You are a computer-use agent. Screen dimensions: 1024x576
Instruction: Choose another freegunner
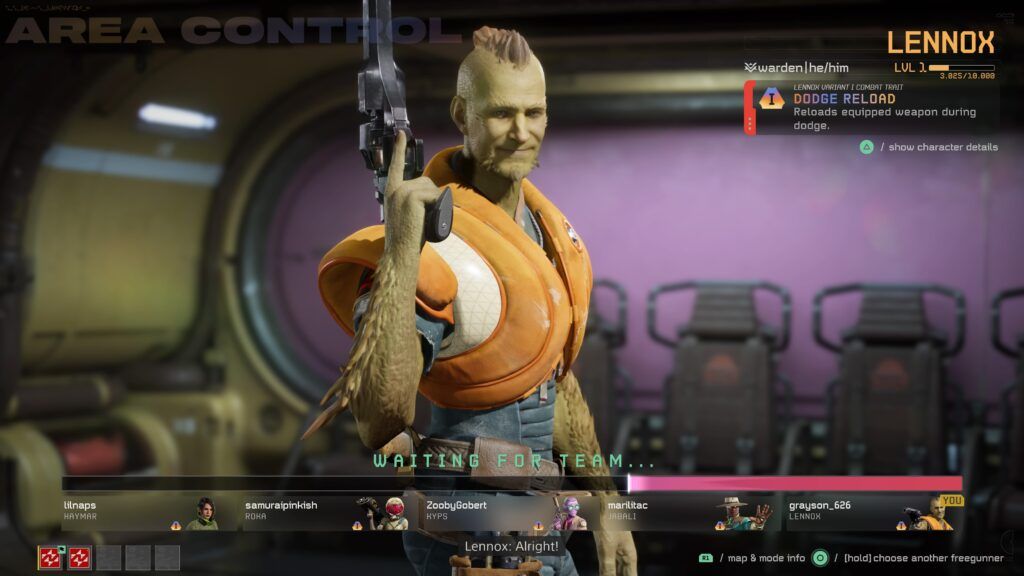[x=820, y=557]
